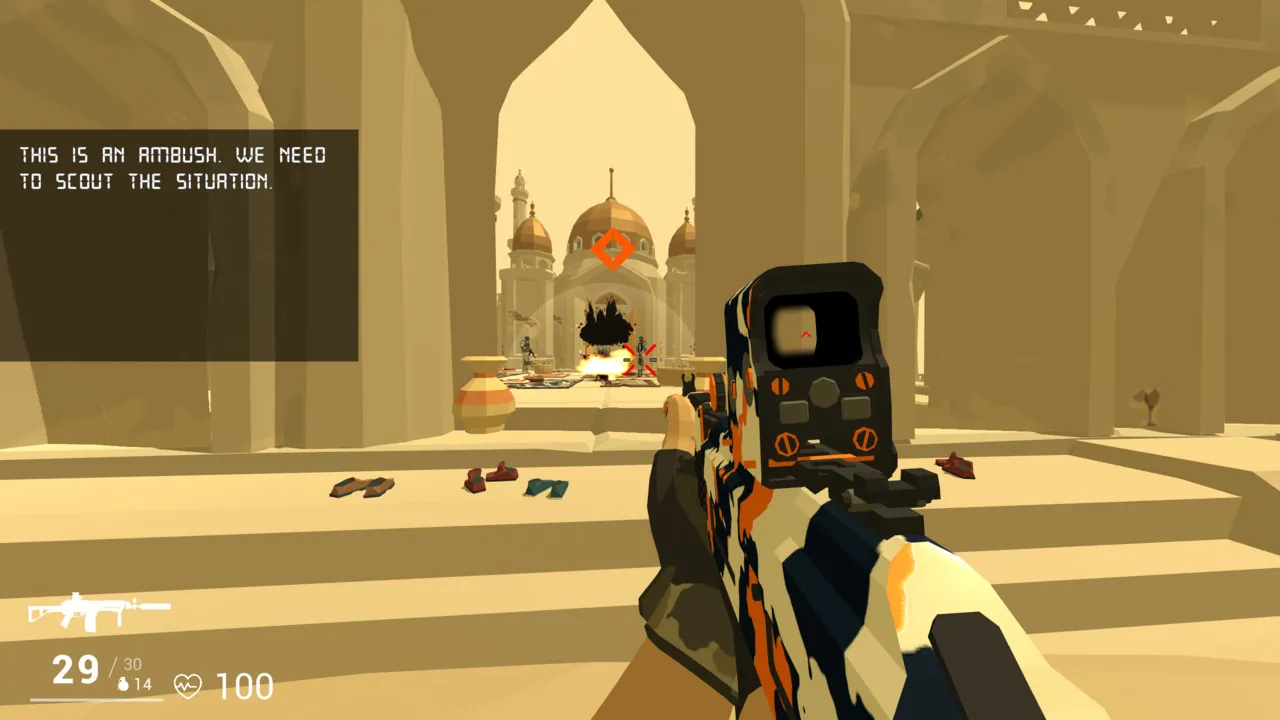Click the enemy soldier near the explosion

point(527,352)
